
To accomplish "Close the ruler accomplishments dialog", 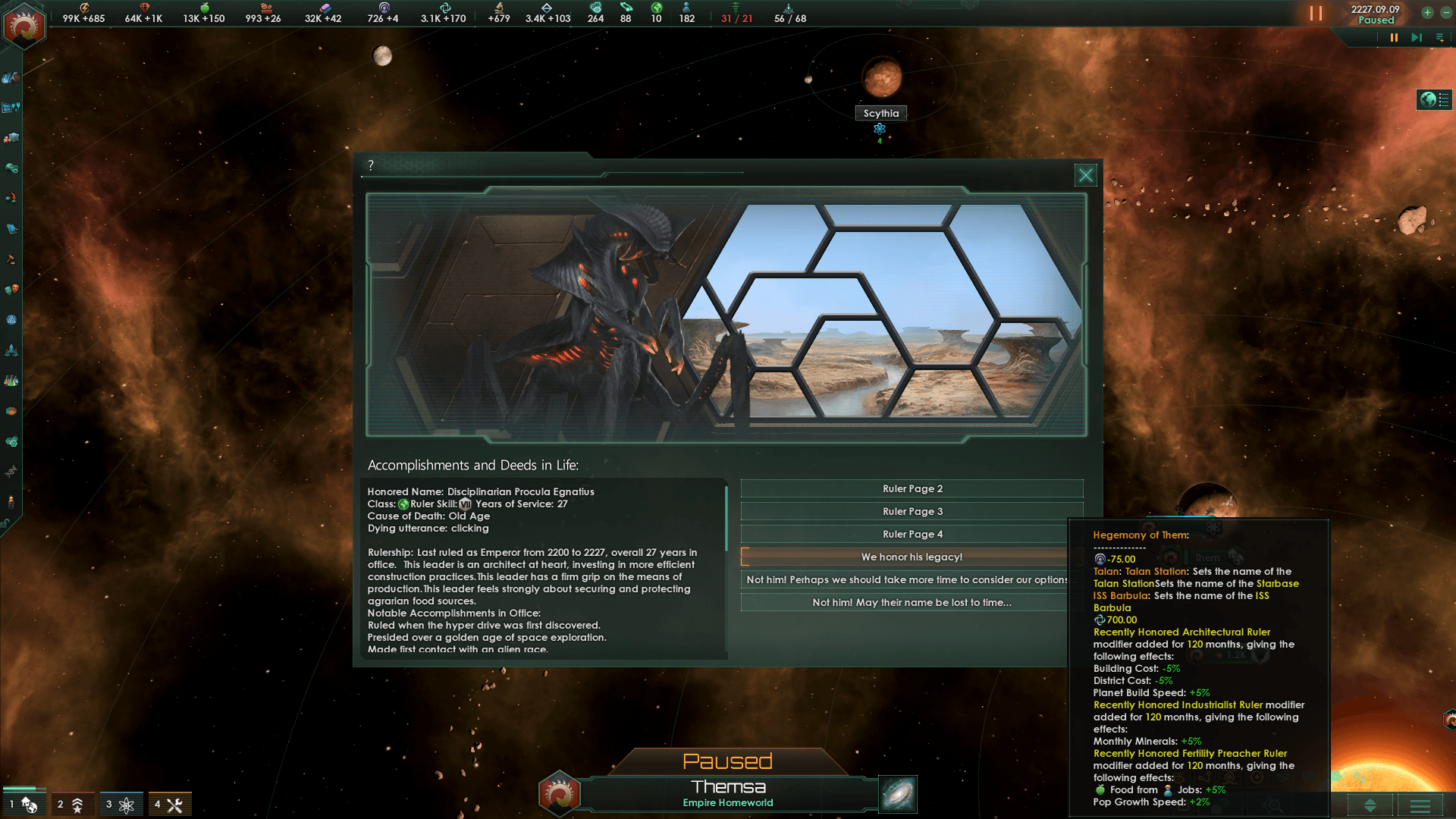I will pyautogui.click(x=1085, y=175).
